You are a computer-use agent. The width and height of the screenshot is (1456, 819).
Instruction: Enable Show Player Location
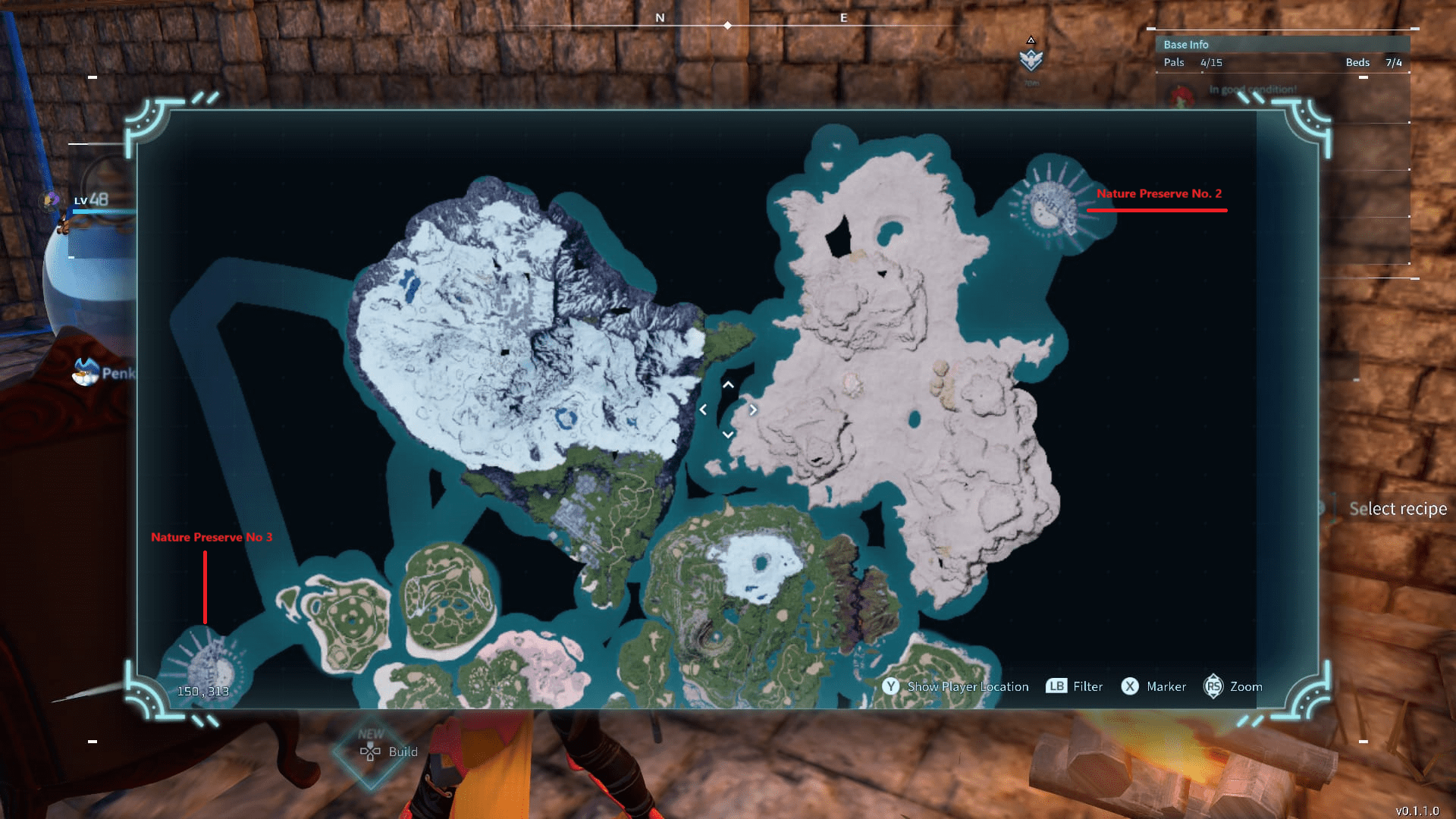click(x=968, y=686)
